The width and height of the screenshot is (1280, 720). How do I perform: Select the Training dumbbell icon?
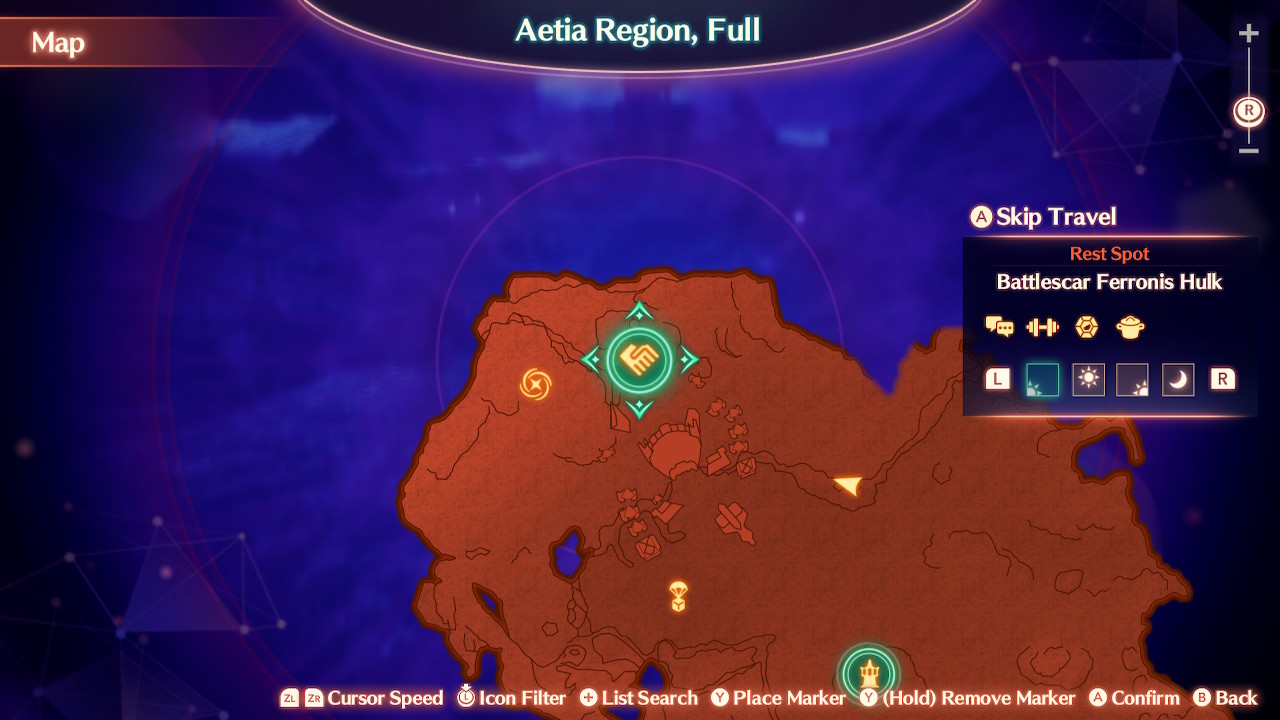point(1042,327)
